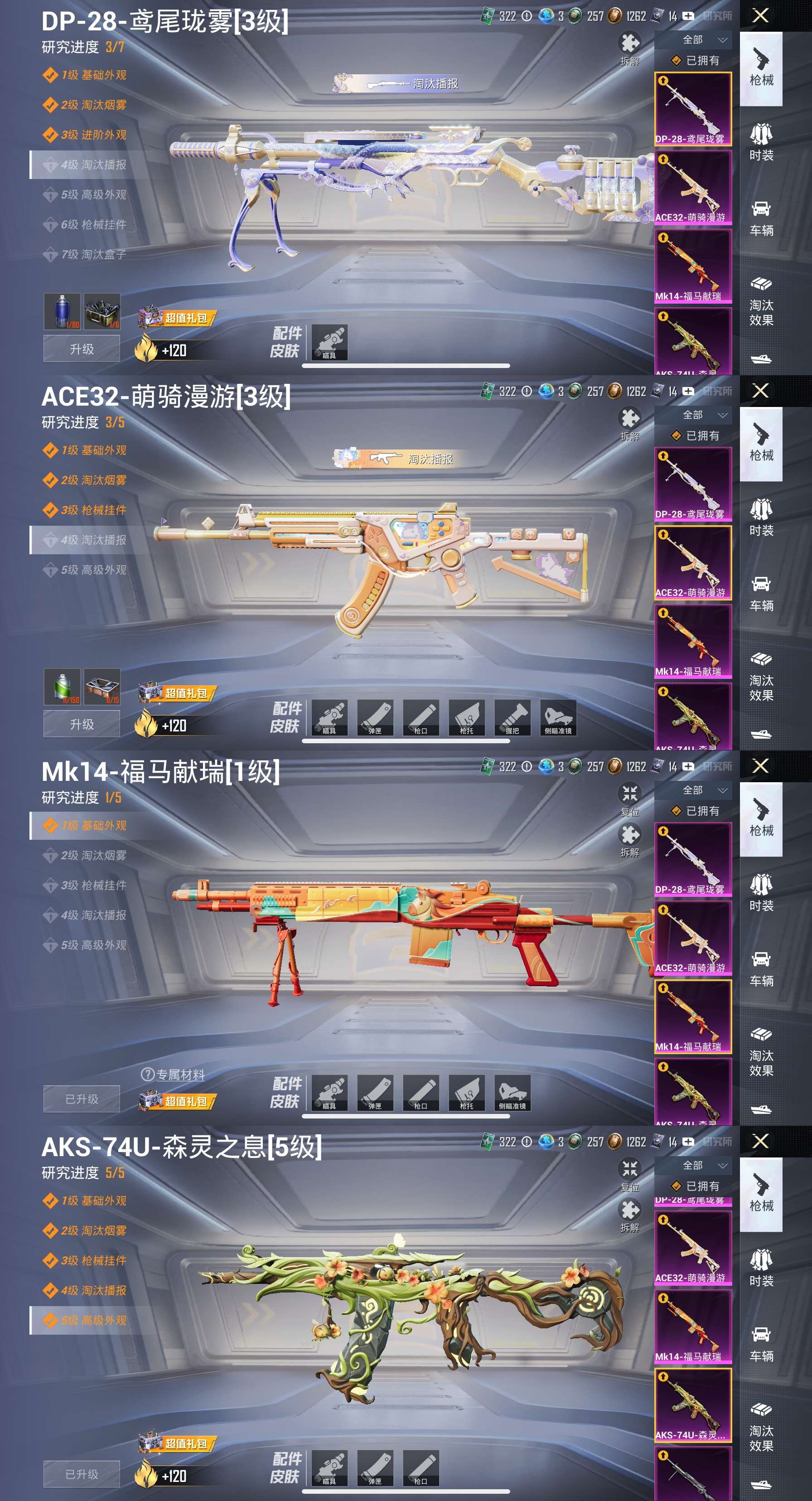812x1501 pixels.
Task: Switch to 时装 tab beside the DP-28
Action: [761, 142]
